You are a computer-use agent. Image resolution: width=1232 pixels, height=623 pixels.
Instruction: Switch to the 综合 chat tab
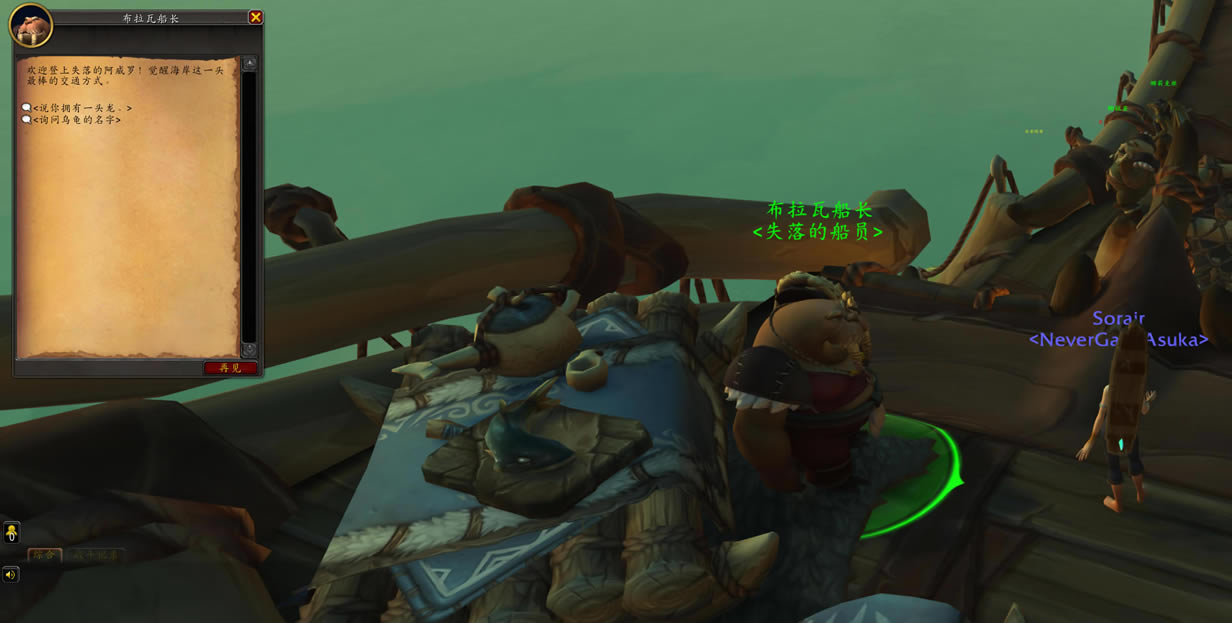pos(44,555)
